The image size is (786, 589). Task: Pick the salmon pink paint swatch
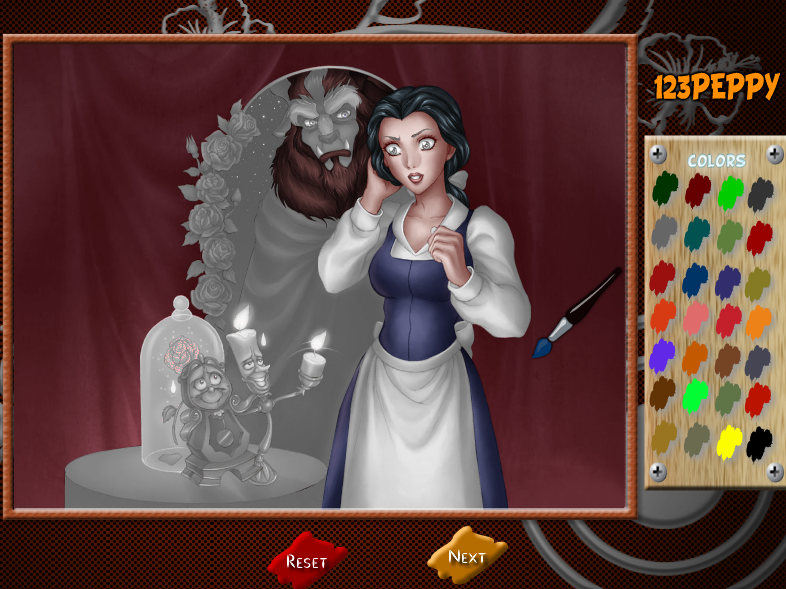point(697,318)
